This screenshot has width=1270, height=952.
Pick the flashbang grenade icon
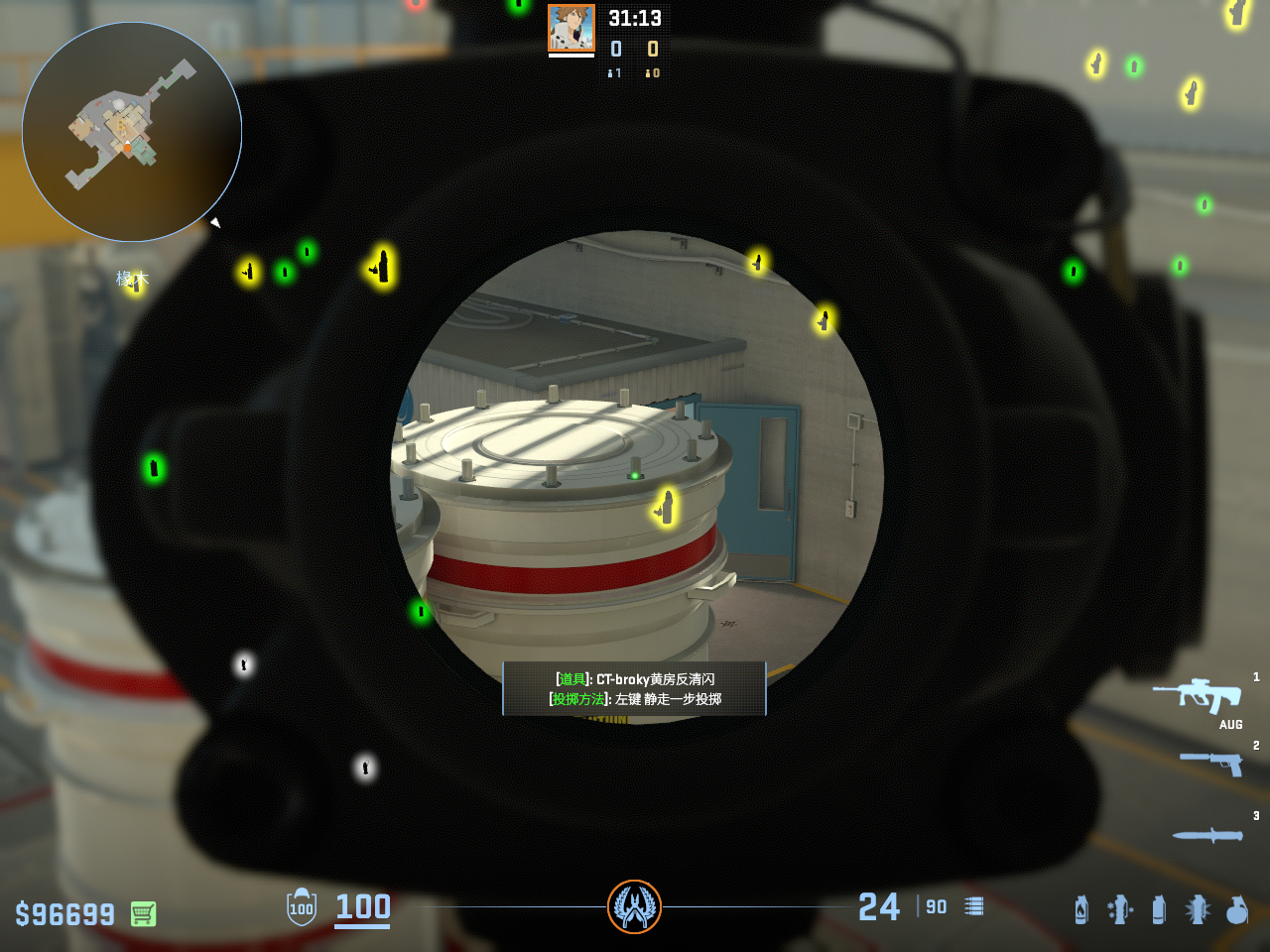click(x=1120, y=909)
